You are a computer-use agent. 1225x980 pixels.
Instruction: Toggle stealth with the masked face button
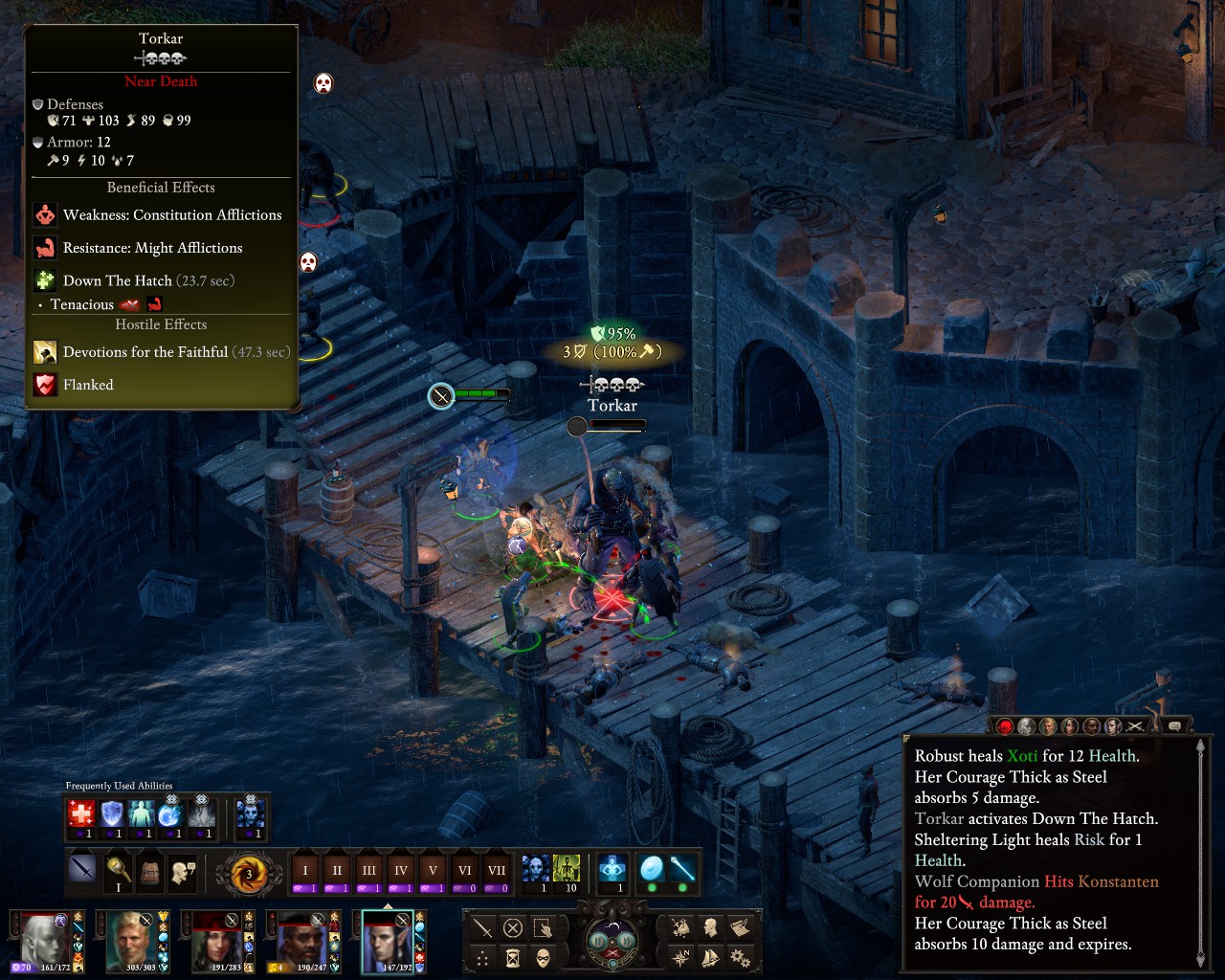click(543, 957)
